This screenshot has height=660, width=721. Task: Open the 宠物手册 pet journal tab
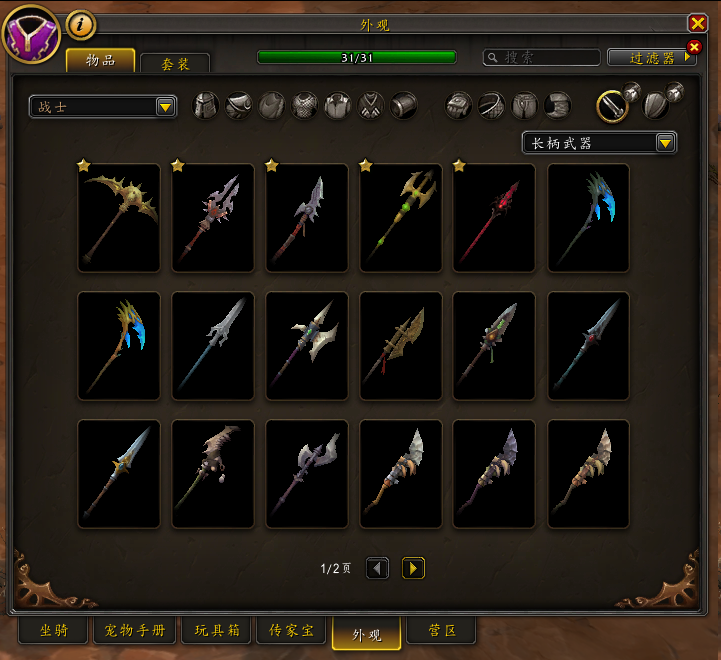[135, 631]
